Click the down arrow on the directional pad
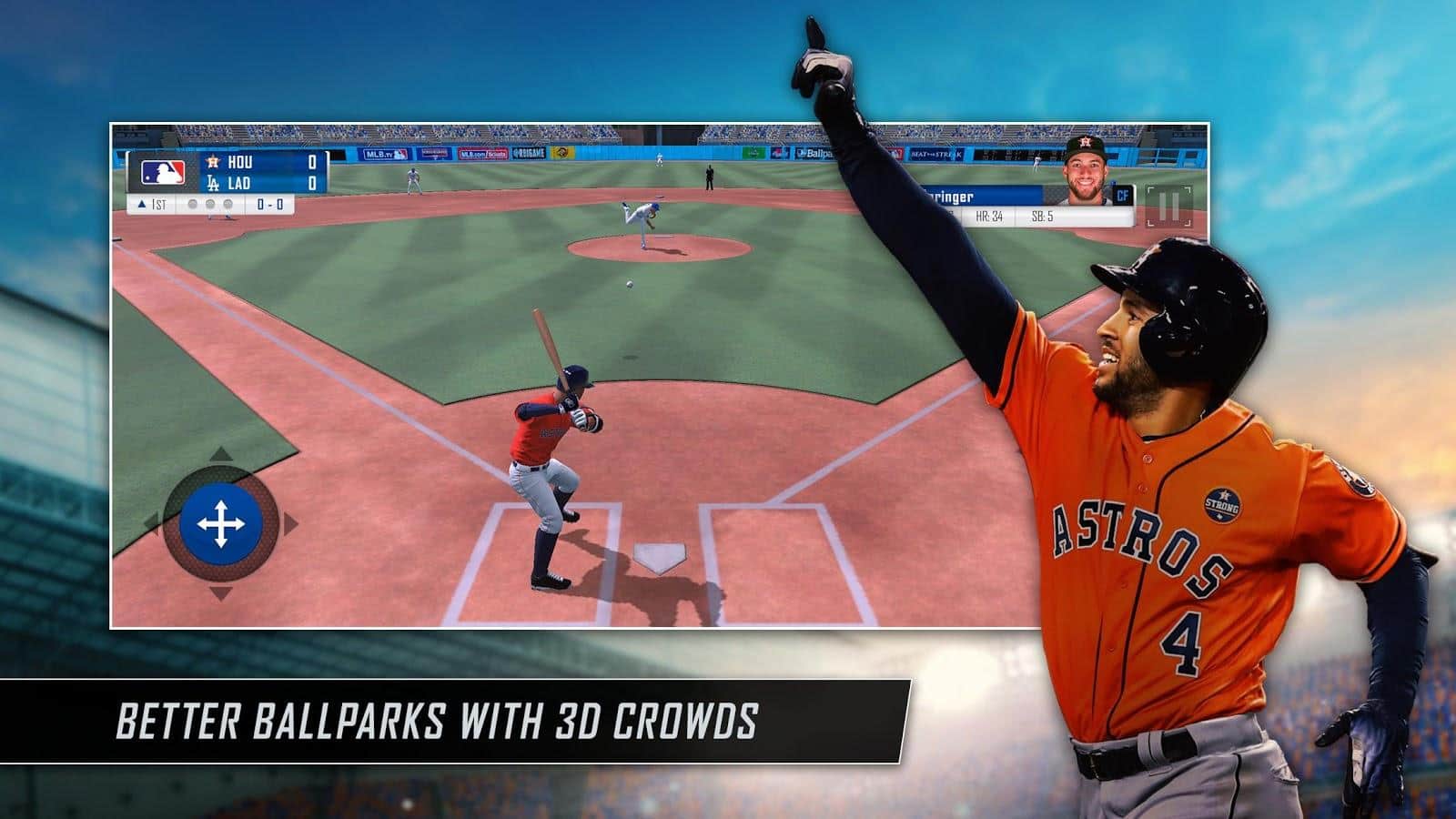1456x819 pixels. [221, 593]
